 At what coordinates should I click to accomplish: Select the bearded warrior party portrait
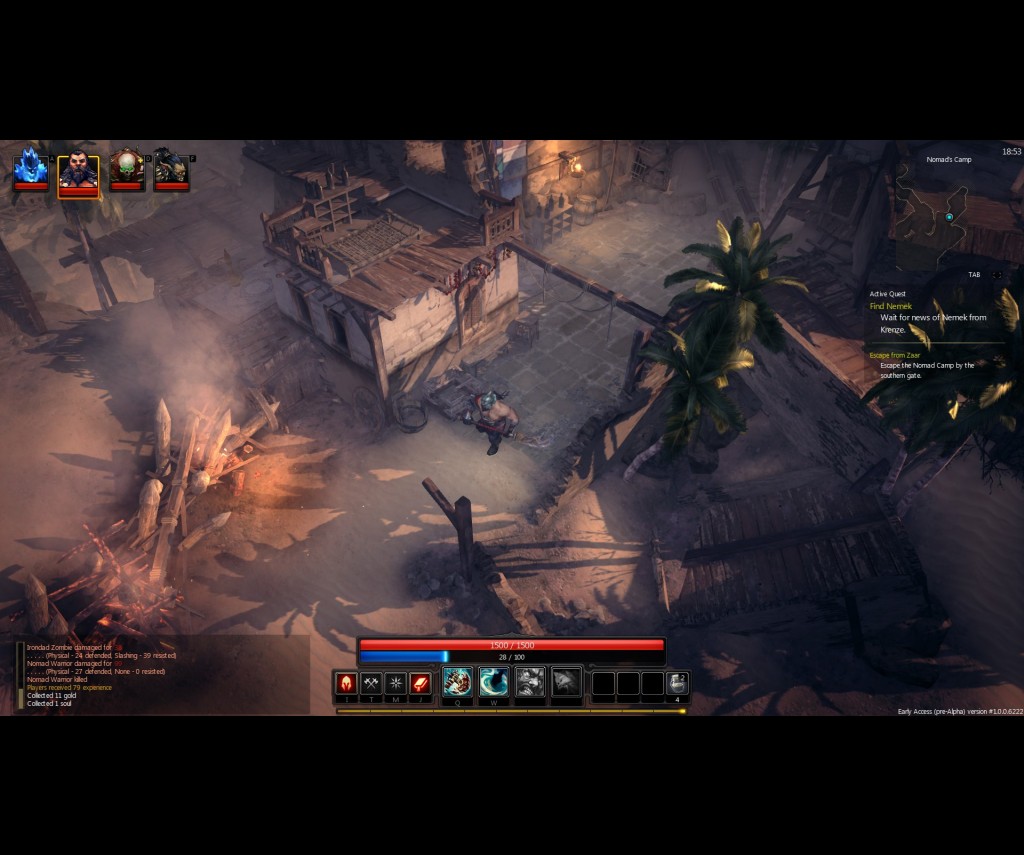point(78,171)
